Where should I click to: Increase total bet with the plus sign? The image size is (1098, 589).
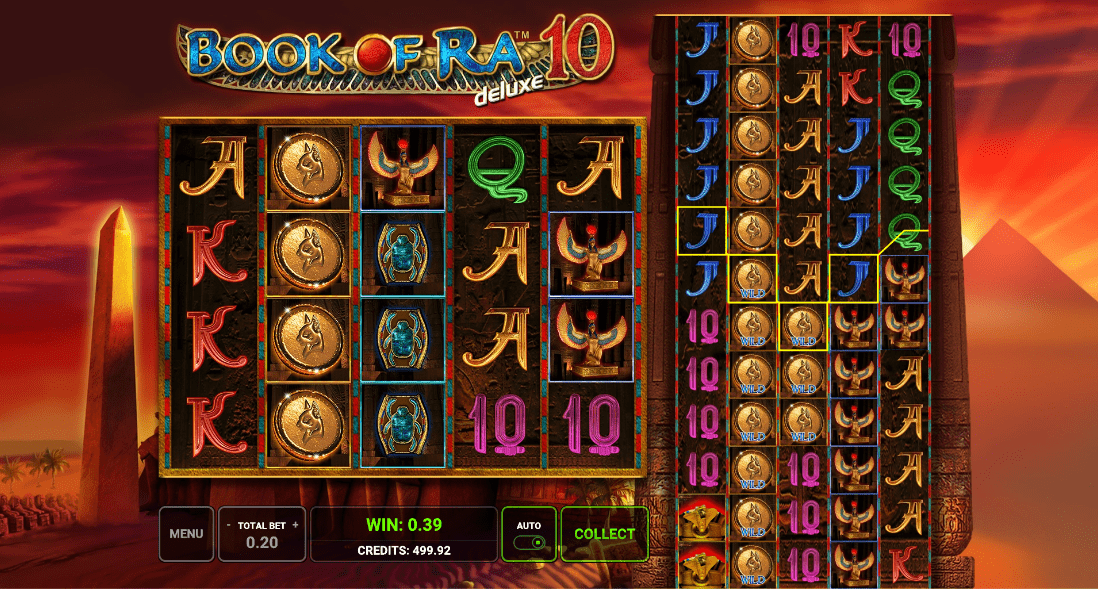point(295,525)
